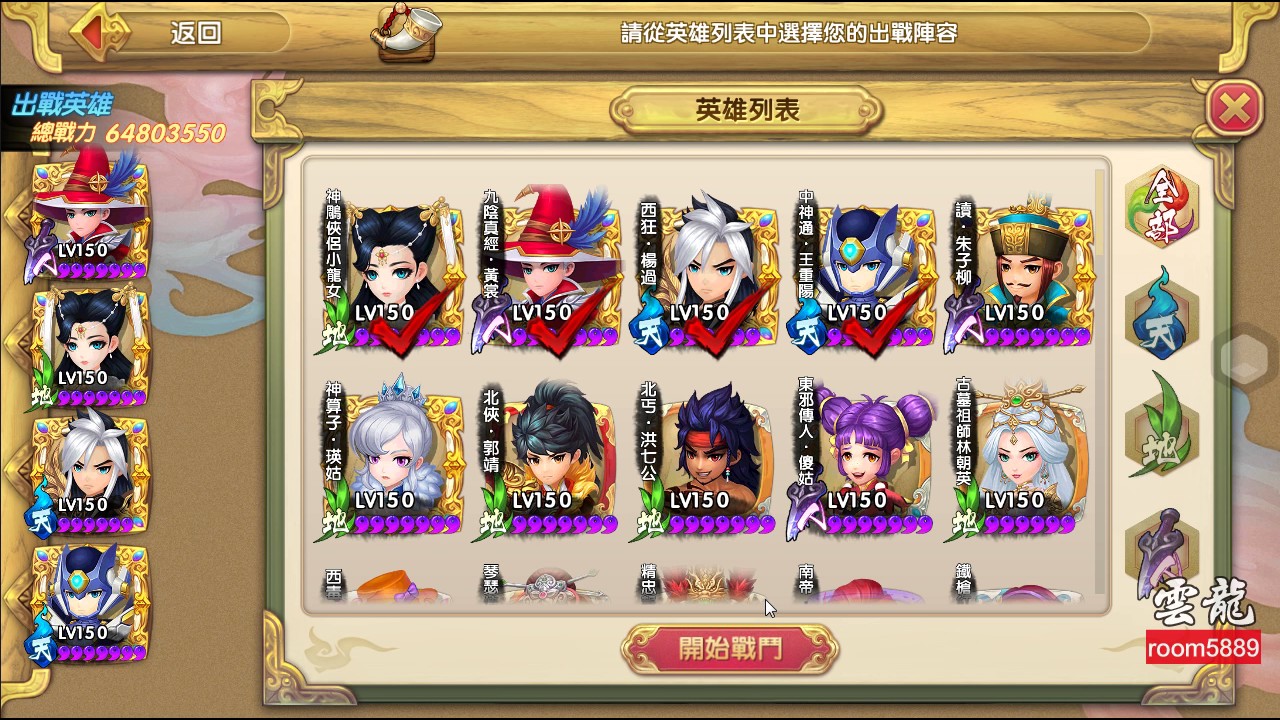Image resolution: width=1280 pixels, height=720 pixels.
Task: Click the red-hat hero in the 出戰英雄 lineup
Action: (90, 217)
